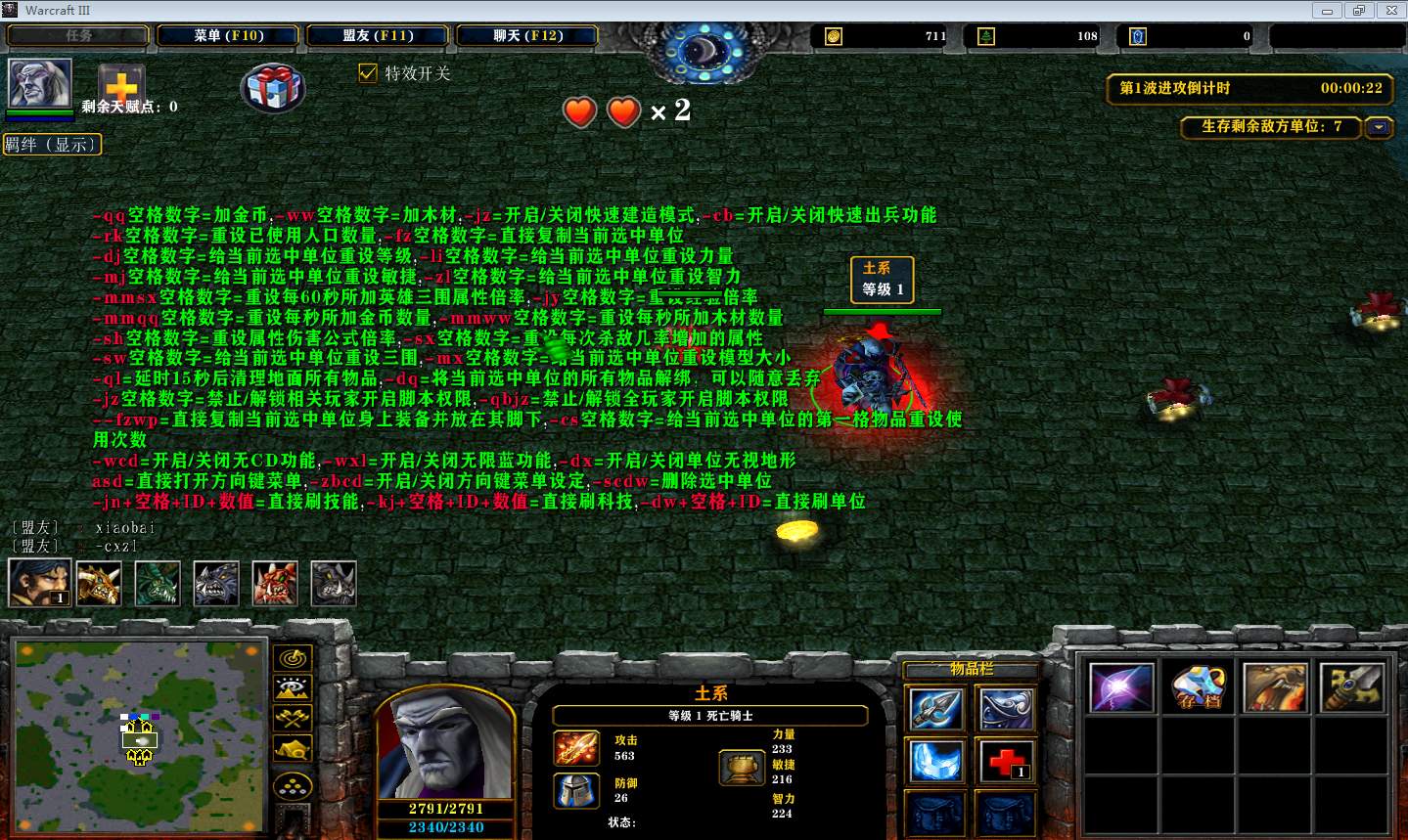Toggle minimap terrain display button
This screenshot has height=840, width=1408.
294,688
